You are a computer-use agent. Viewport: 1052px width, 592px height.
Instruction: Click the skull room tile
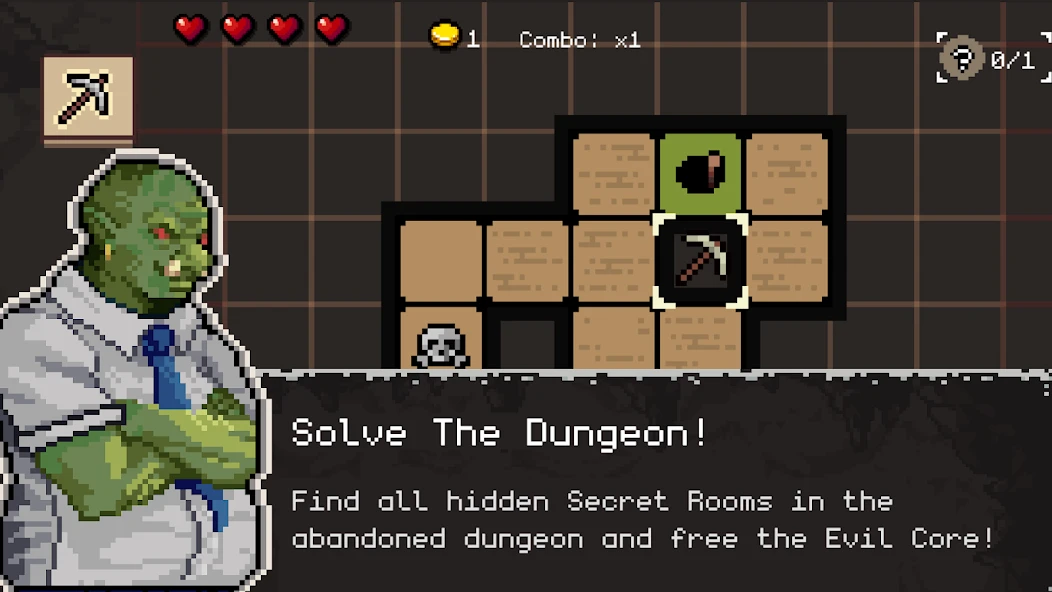440,345
